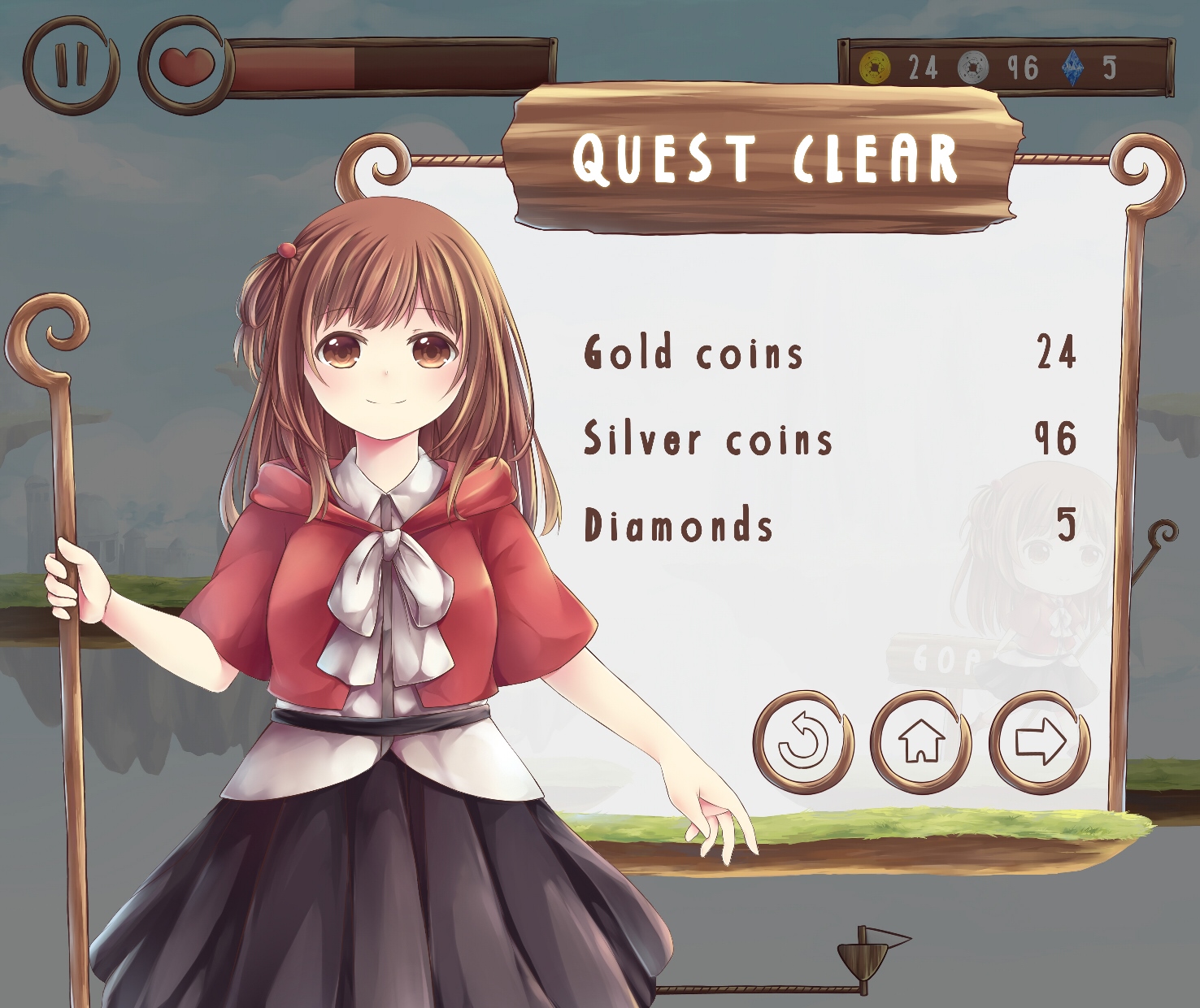Continue to next level with arrow button

coord(1040,741)
